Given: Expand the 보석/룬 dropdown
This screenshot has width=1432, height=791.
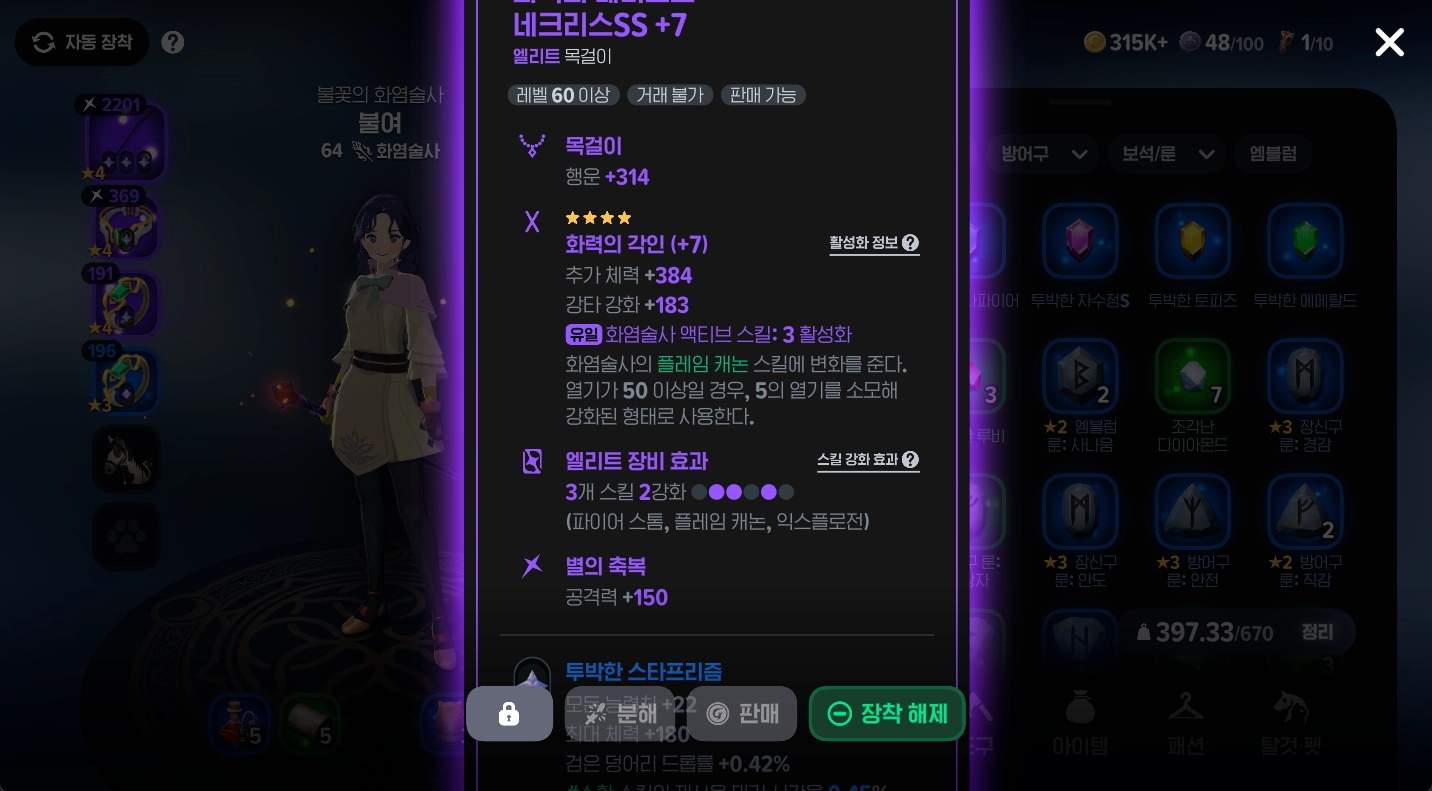Looking at the screenshot, I should pos(1166,154).
